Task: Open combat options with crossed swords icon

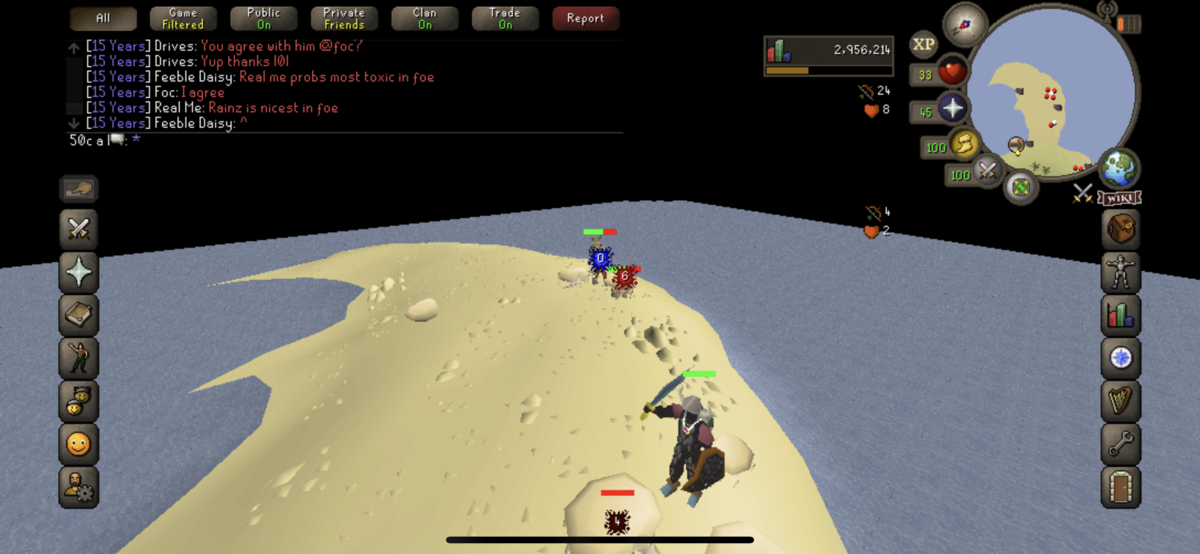Action: point(79,229)
